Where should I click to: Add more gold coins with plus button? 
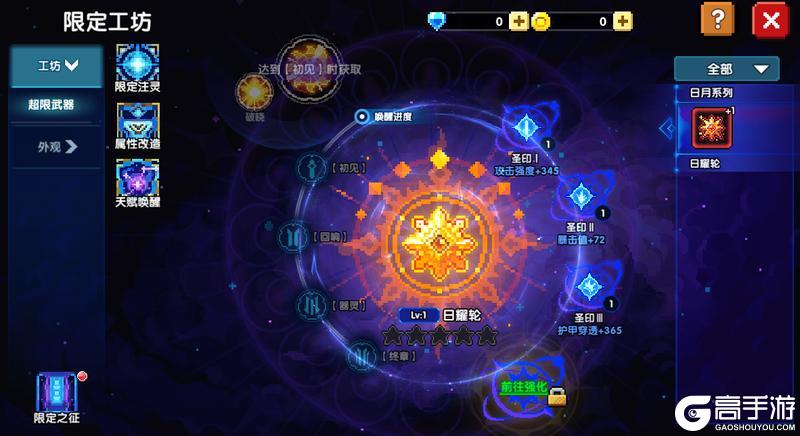[622, 21]
